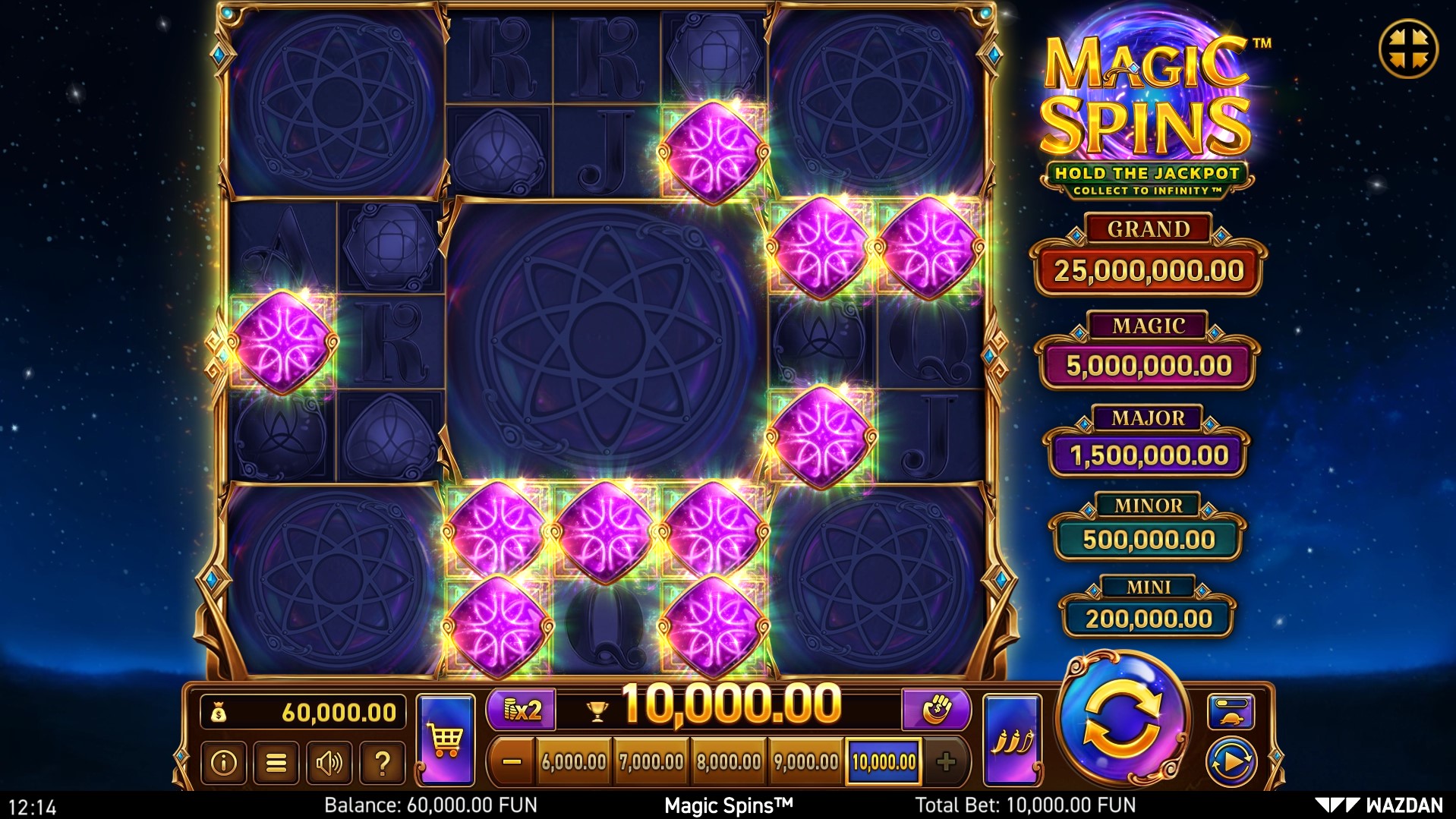This screenshot has width=1456, height=819.
Task: Open help with the question mark button
Action: click(x=383, y=762)
